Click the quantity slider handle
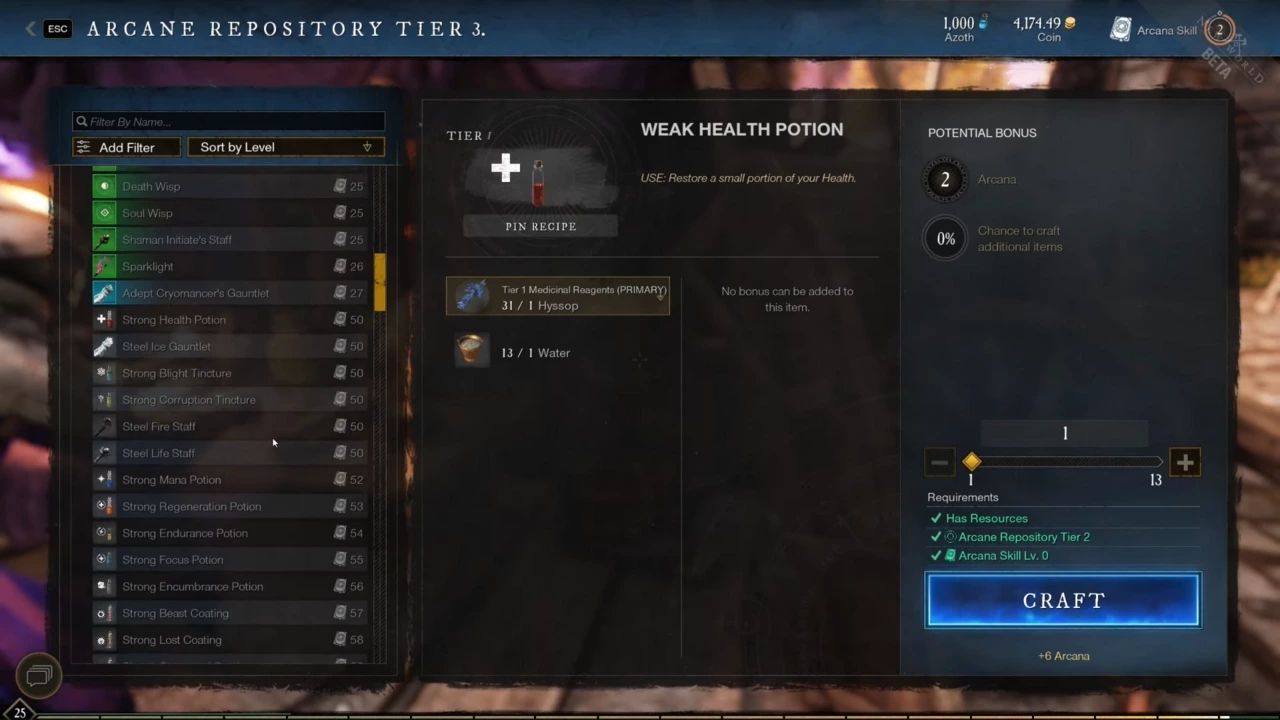 [x=971, y=462]
